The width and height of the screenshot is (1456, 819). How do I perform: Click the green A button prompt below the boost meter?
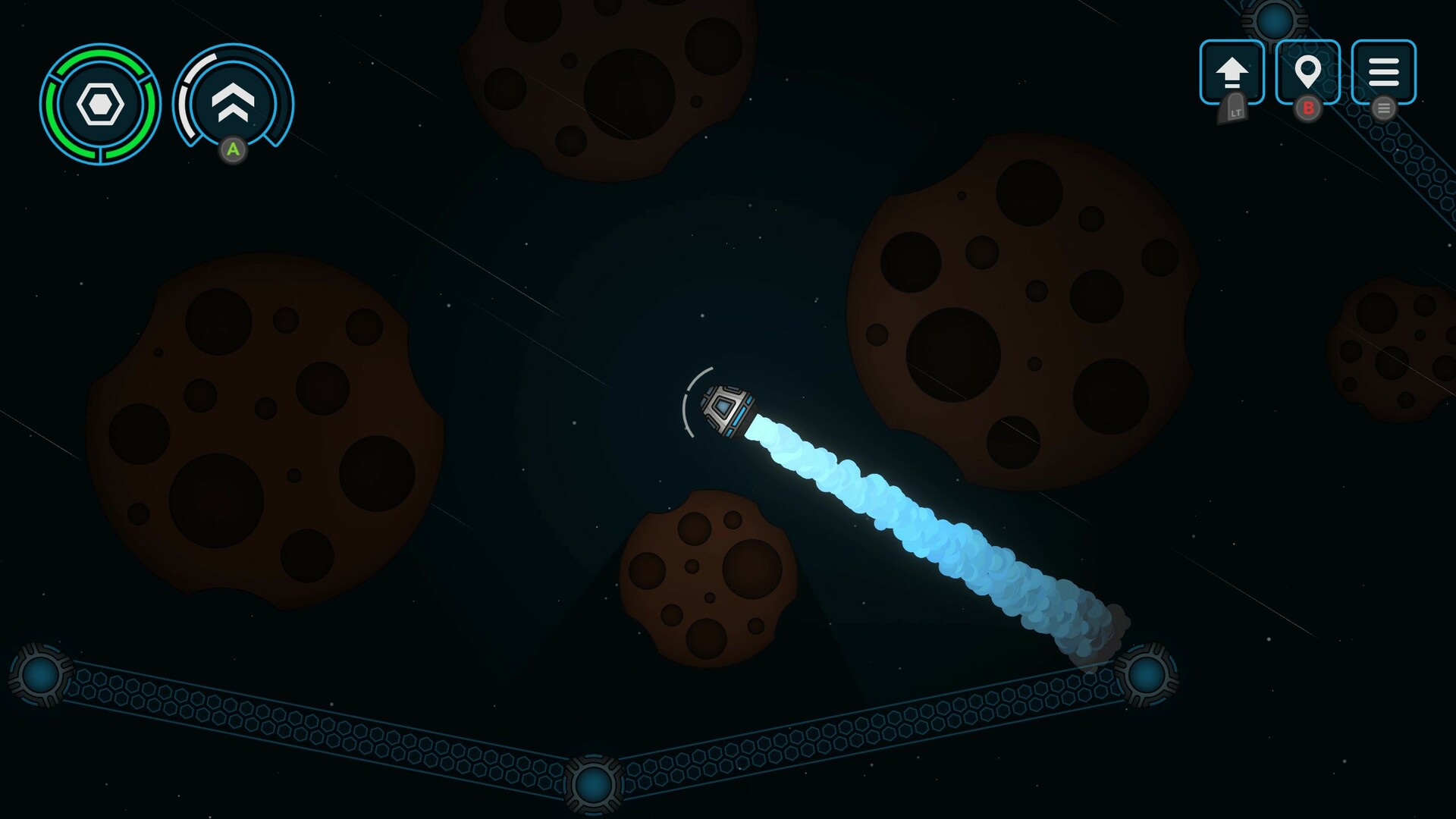(234, 149)
